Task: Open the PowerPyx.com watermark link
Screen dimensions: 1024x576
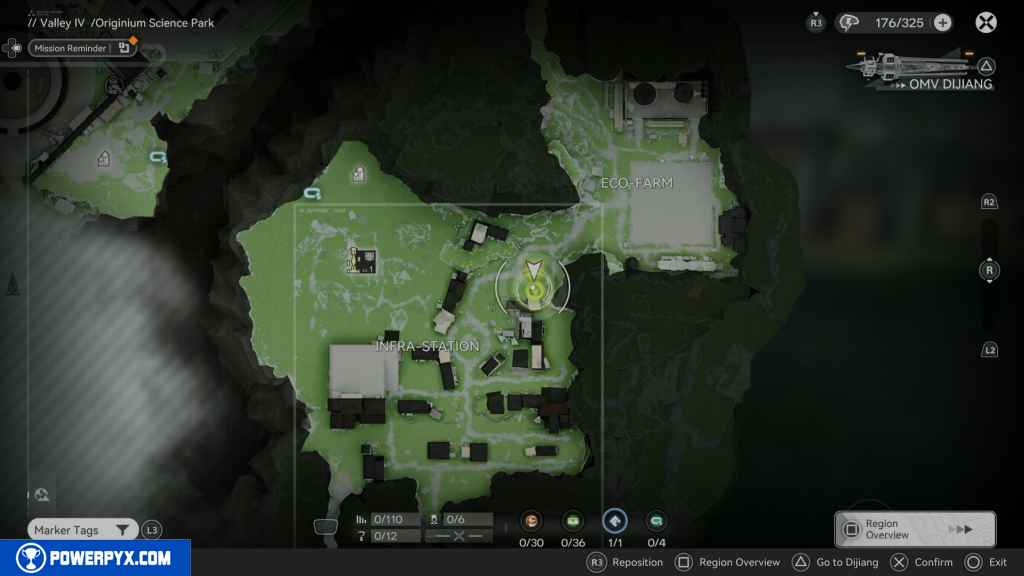Action: tap(95, 558)
